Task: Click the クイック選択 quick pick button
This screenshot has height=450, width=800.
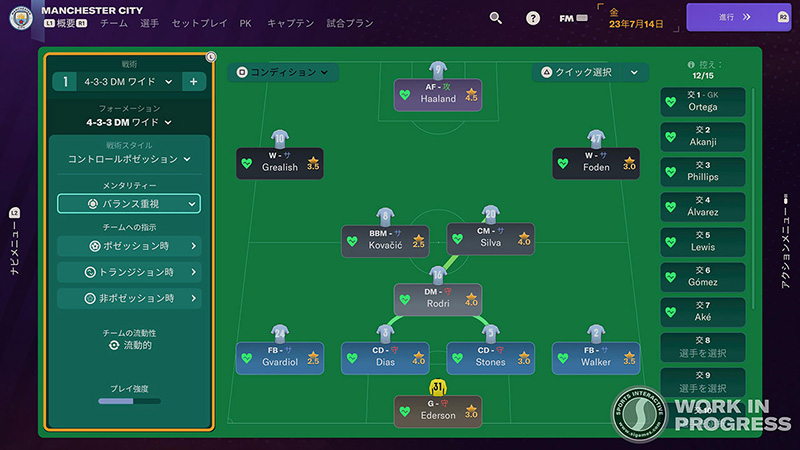Action: coord(576,72)
